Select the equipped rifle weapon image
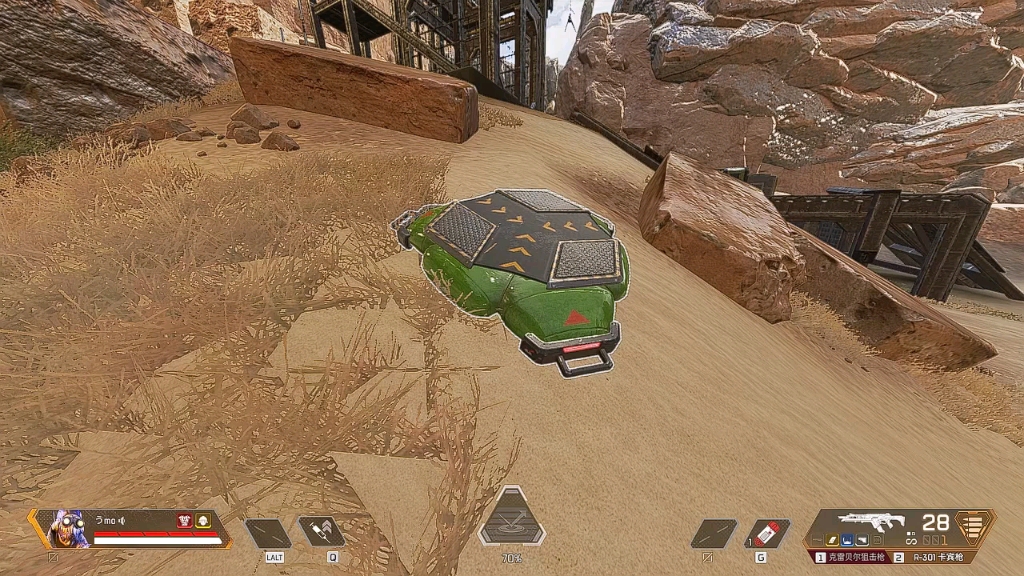This screenshot has width=1024, height=576. tap(872, 522)
